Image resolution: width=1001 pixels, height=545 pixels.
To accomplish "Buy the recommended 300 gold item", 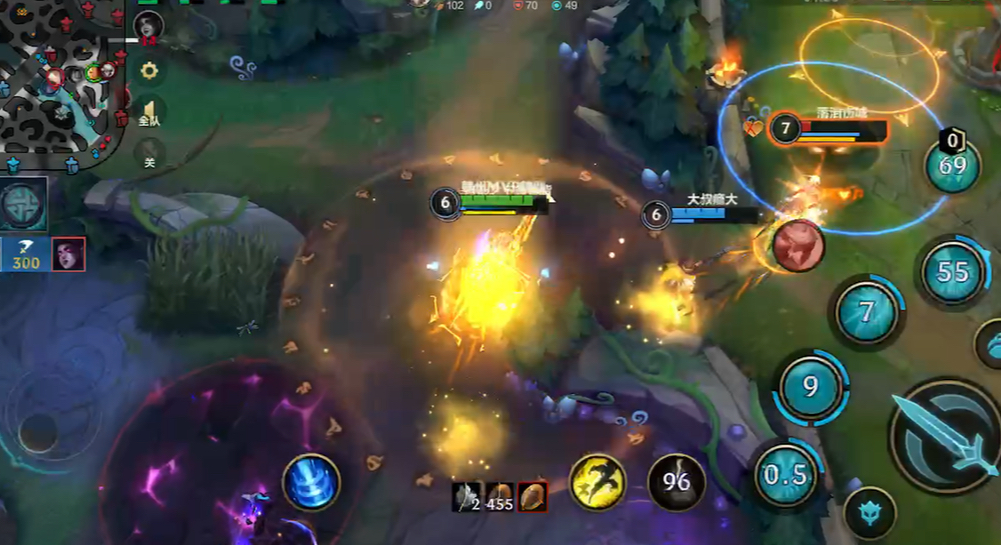I will [x=25, y=255].
